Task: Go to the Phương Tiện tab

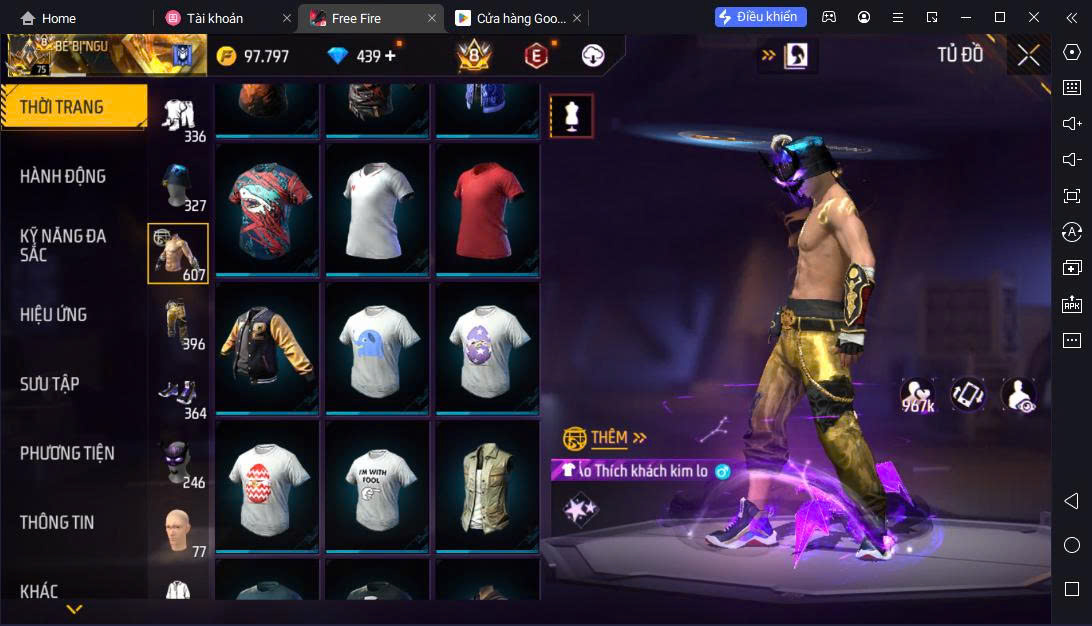Action: pos(67,453)
